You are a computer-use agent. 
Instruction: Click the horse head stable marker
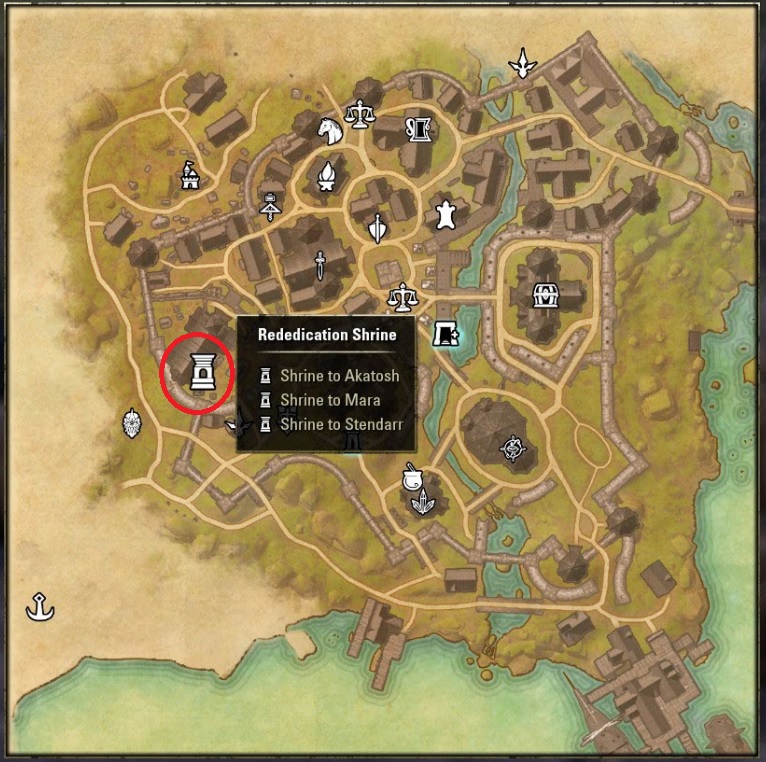[x=330, y=130]
